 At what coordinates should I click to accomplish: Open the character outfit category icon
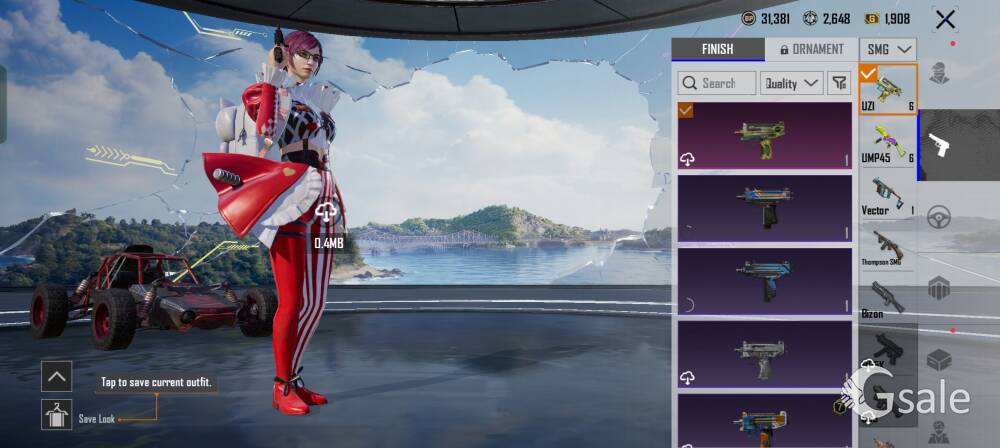point(939,73)
